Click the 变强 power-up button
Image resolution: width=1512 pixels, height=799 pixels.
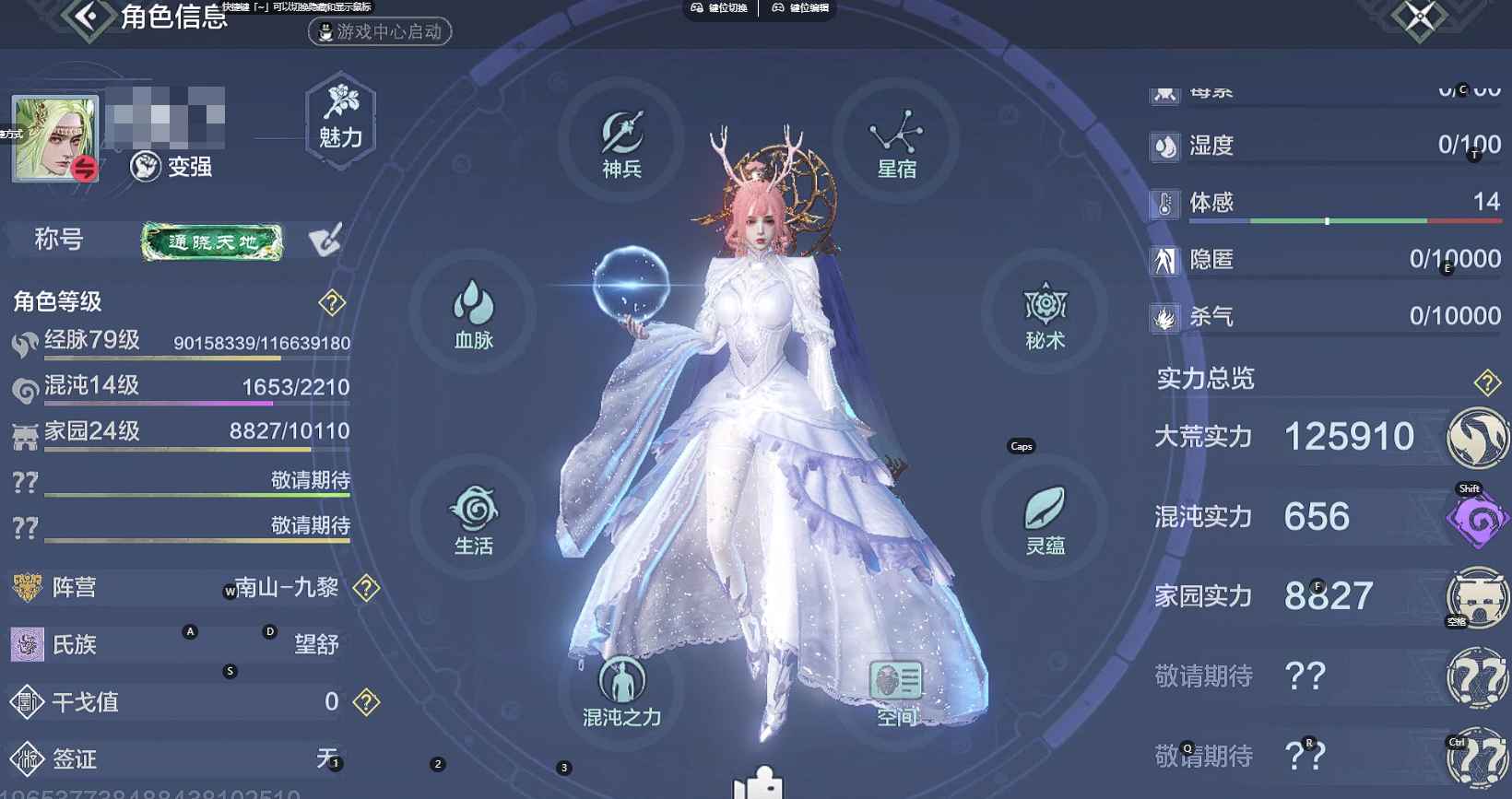pyautogui.click(x=172, y=167)
